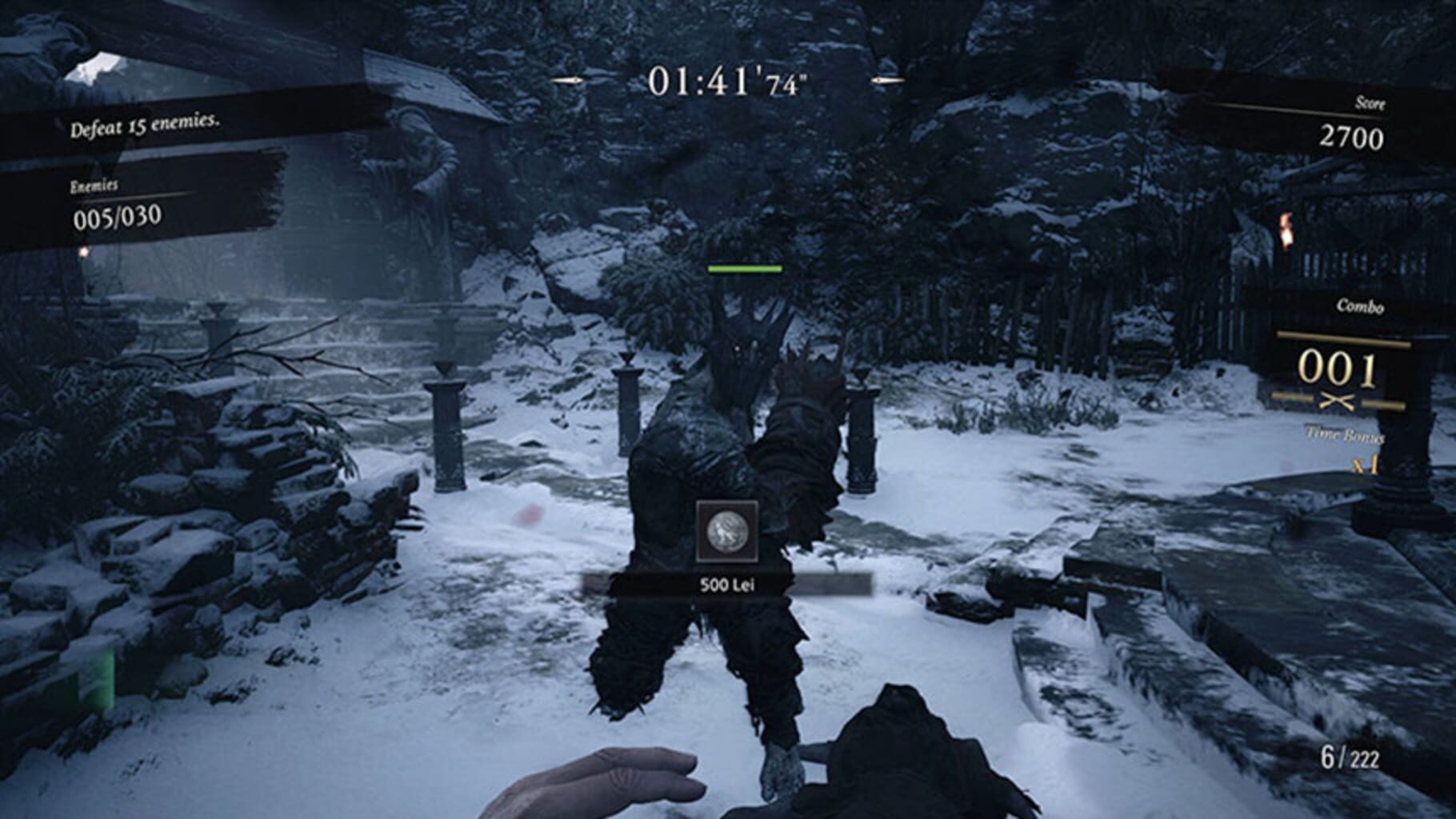This screenshot has width=1456, height=819.
Task: Toggle the enemy health bar display
Action: pyautogui.click(x=745, y=270)
